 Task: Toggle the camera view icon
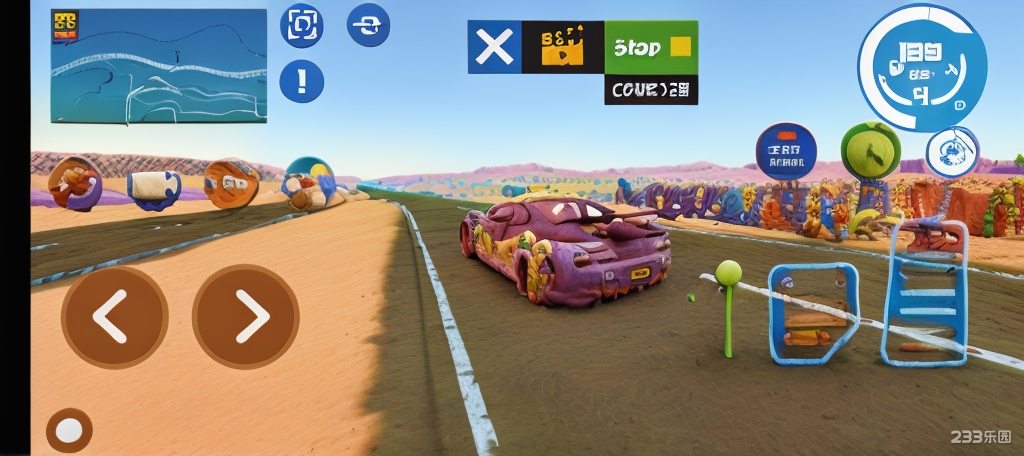coord(301,26)
